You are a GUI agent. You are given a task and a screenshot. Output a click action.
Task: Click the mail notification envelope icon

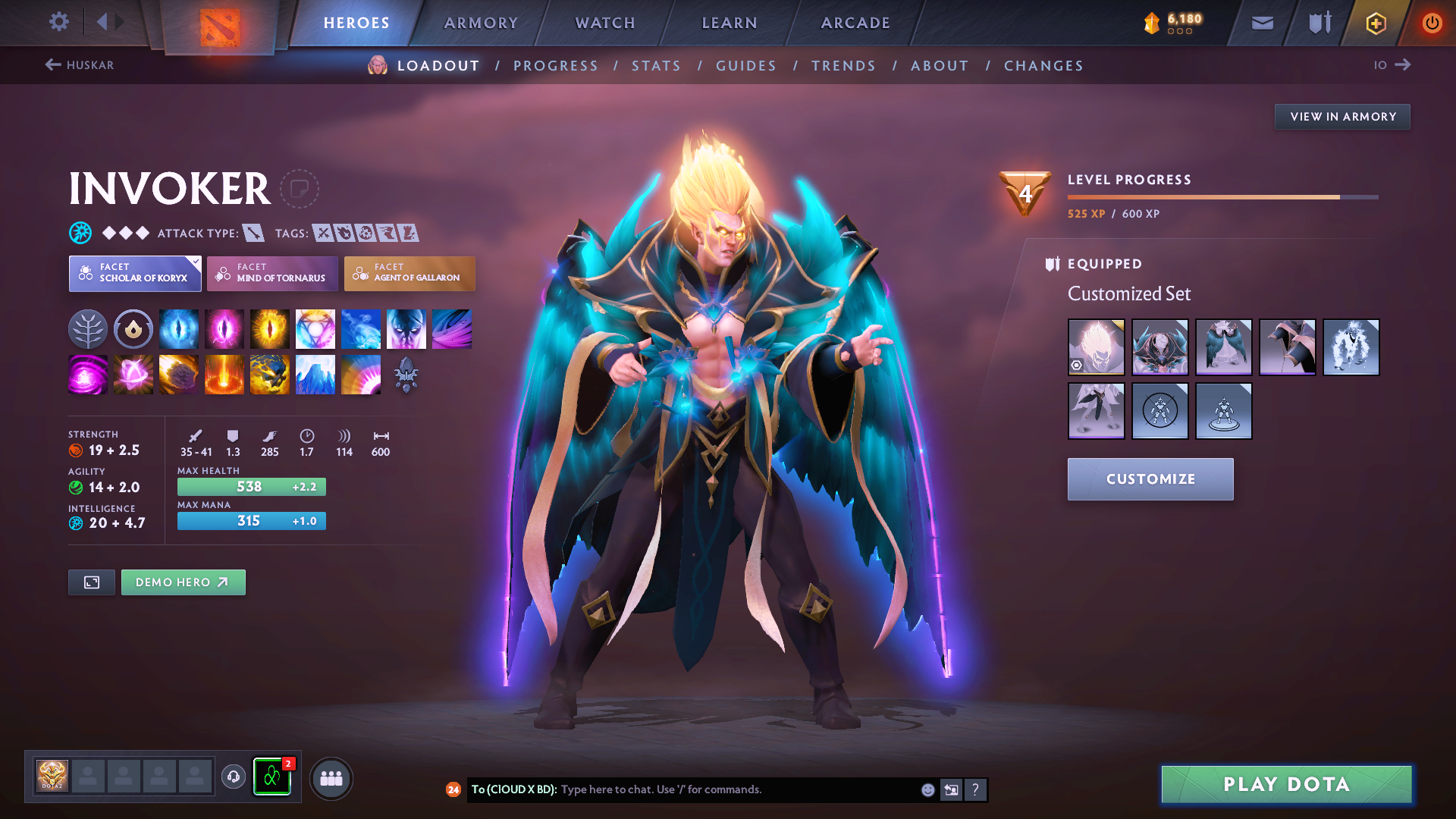(1261, 22)
